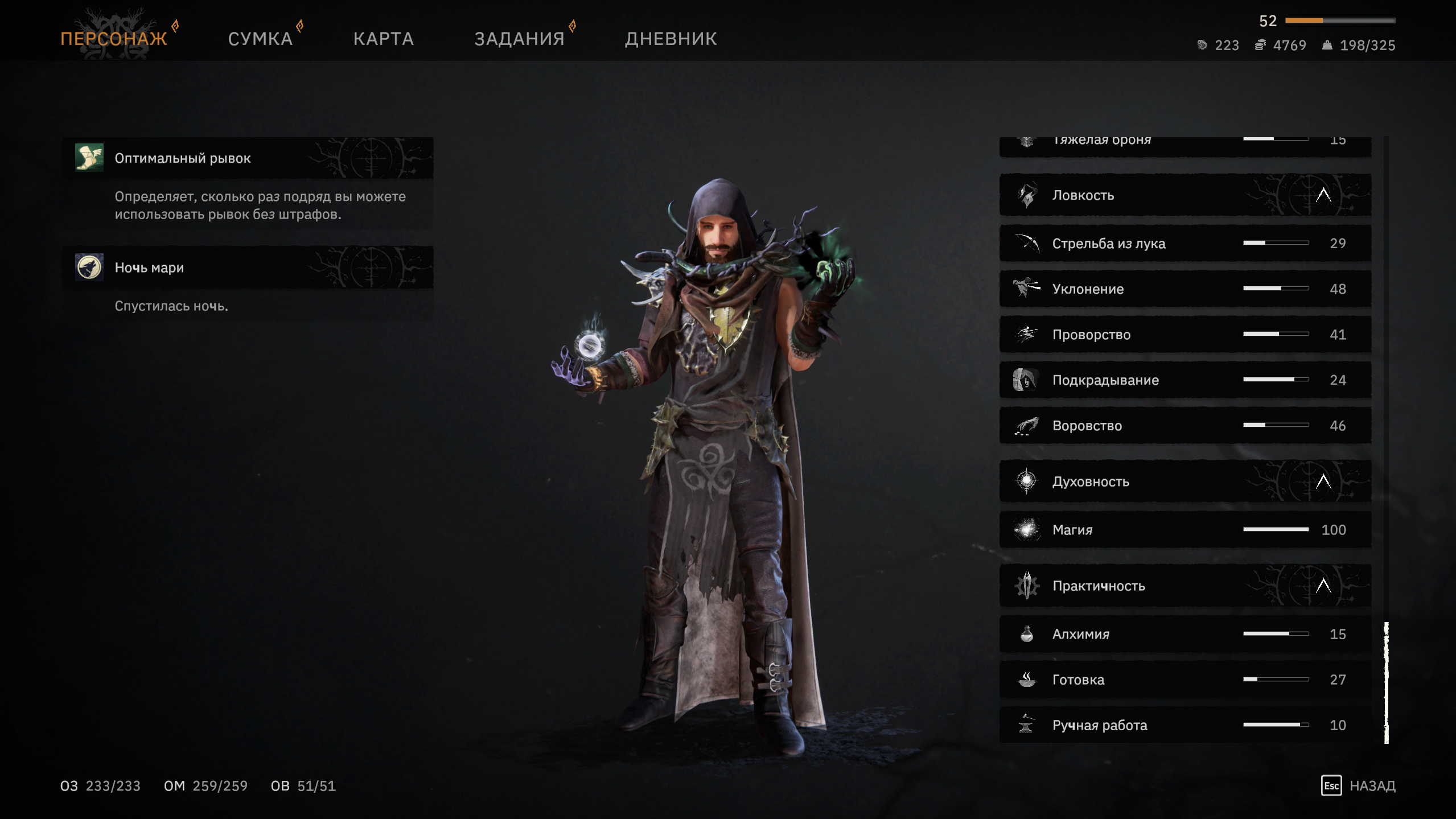Viewport: 1456px width, 819px height.
Task: Click the Ручная работа skill row
Action: click(x=1184, y=725)
